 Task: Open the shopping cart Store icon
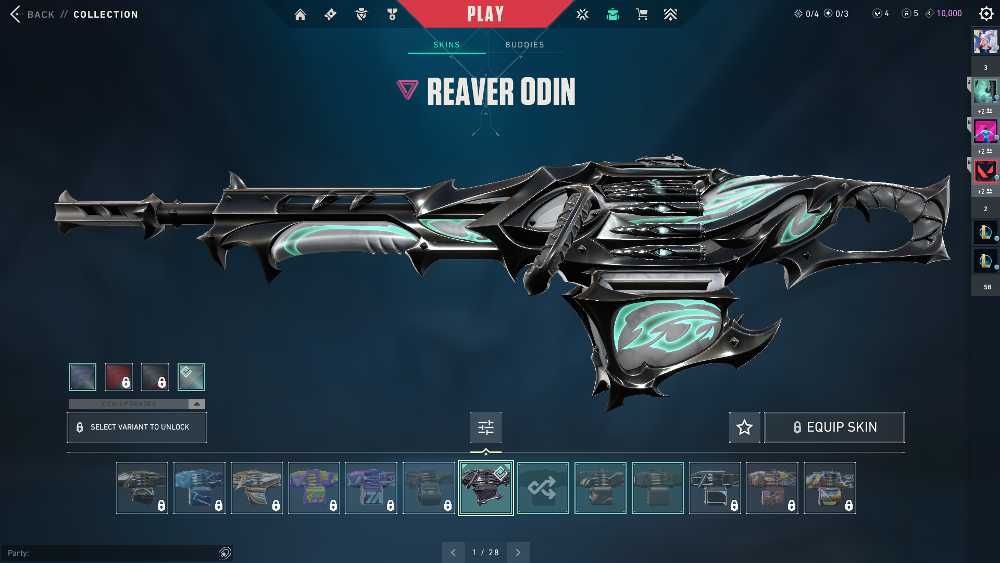pyautogui.click(x=642, y=15)
